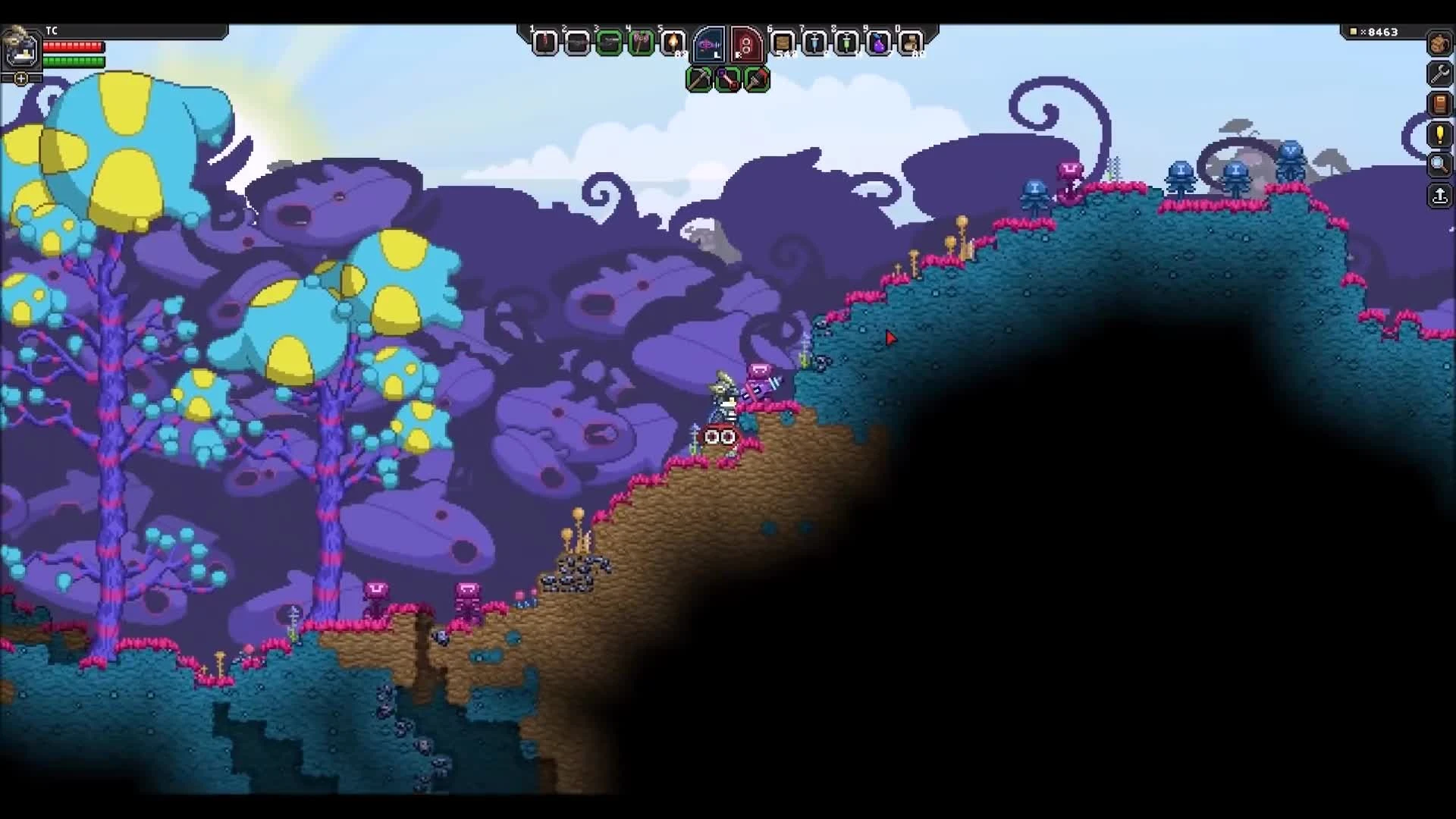1456x819 pixels.
Task: Select the hunting axe in hotbar slot 4
Action: 642,43
